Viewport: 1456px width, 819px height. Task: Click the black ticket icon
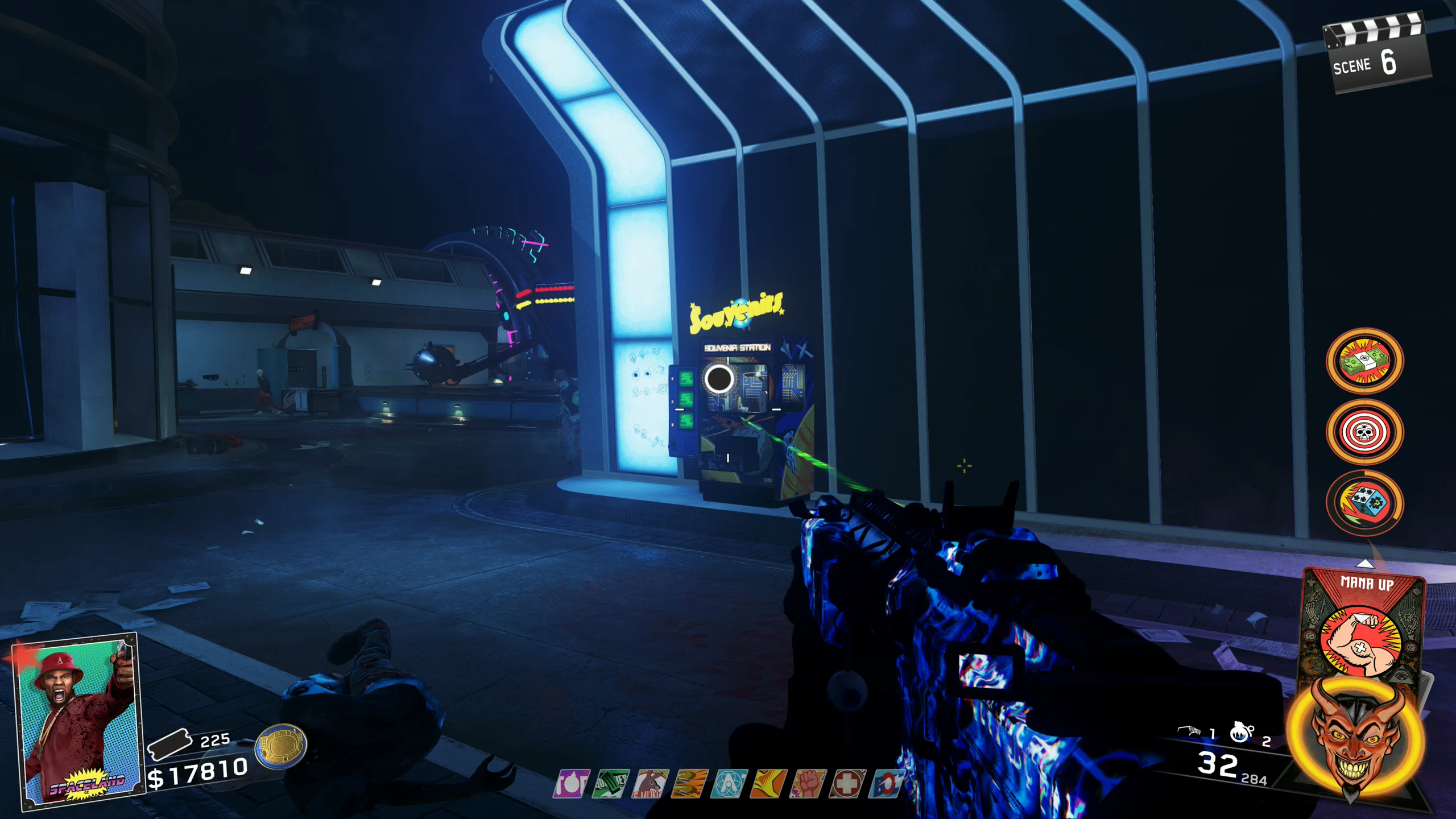(x=168, y=743)
